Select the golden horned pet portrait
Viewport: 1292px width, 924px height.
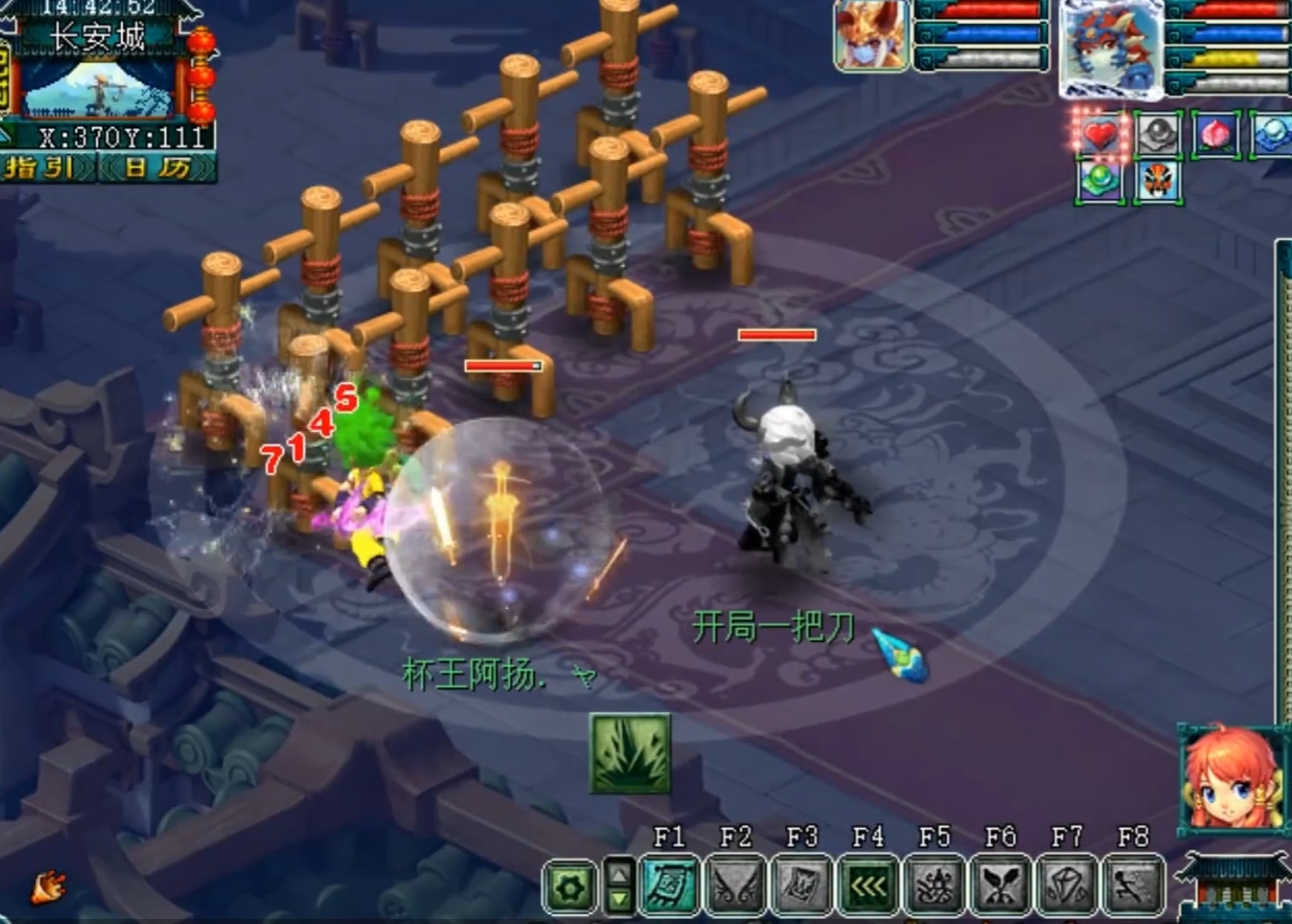pos(871,36)
